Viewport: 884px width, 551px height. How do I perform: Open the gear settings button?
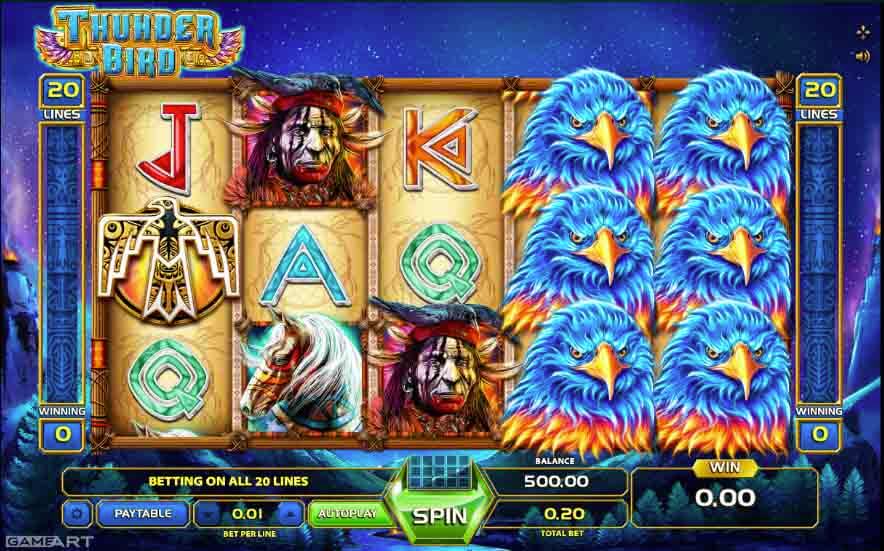(76, 514)
